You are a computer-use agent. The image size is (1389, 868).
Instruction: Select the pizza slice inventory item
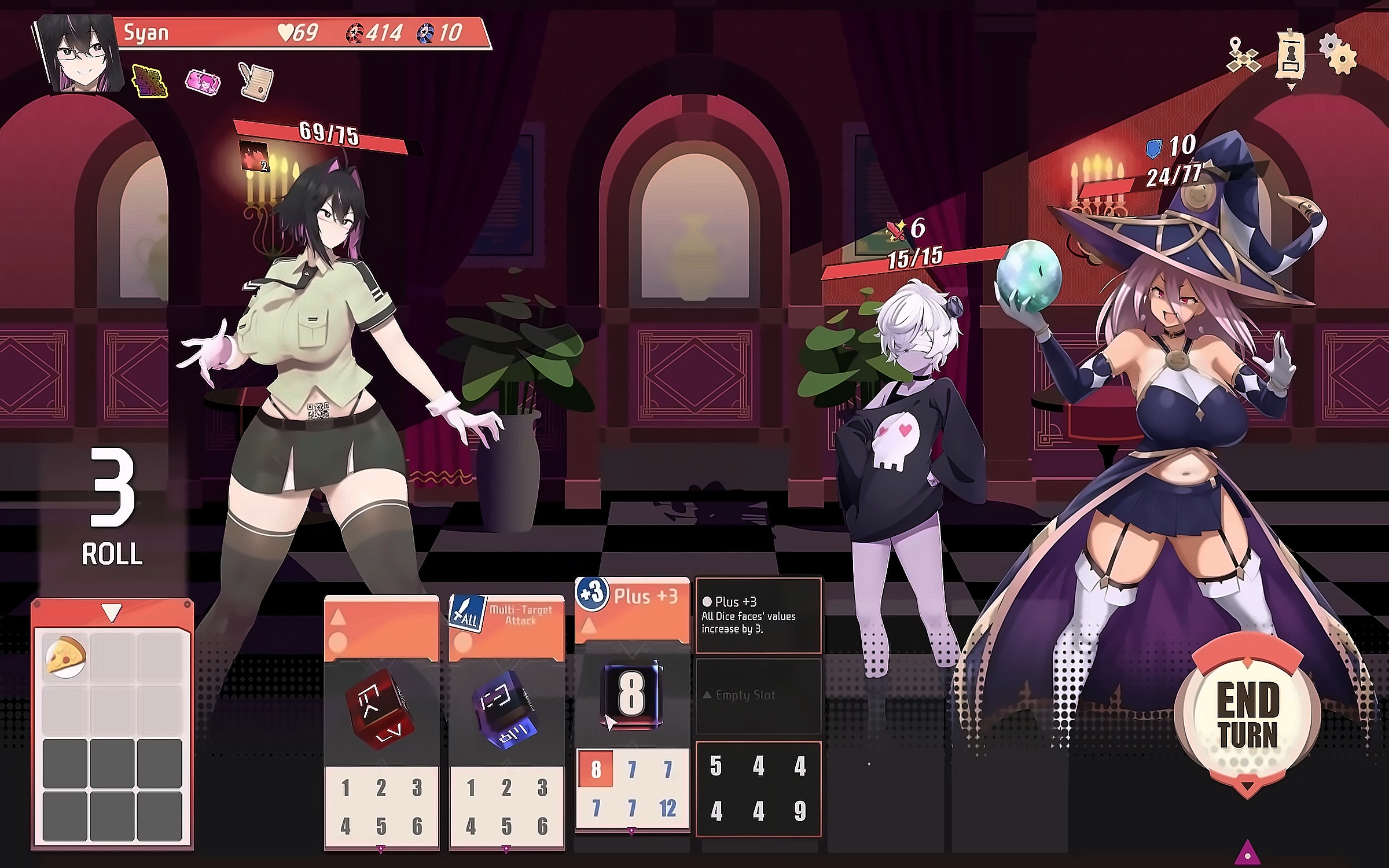point(65,657)
